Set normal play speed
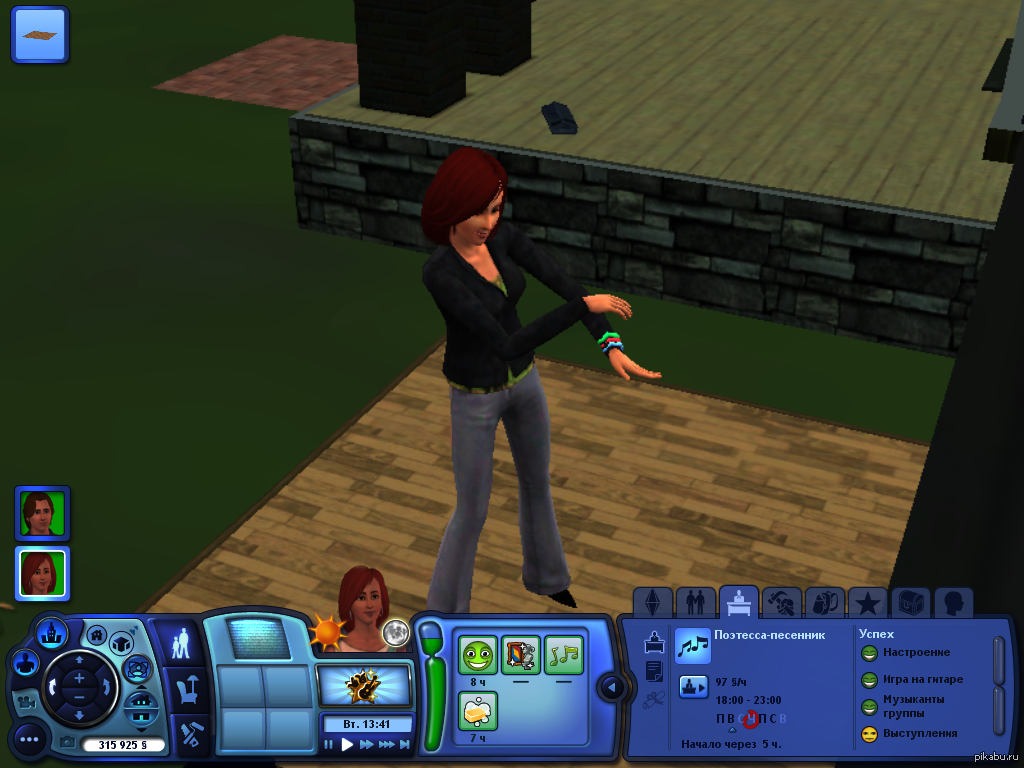 [347, 744]
